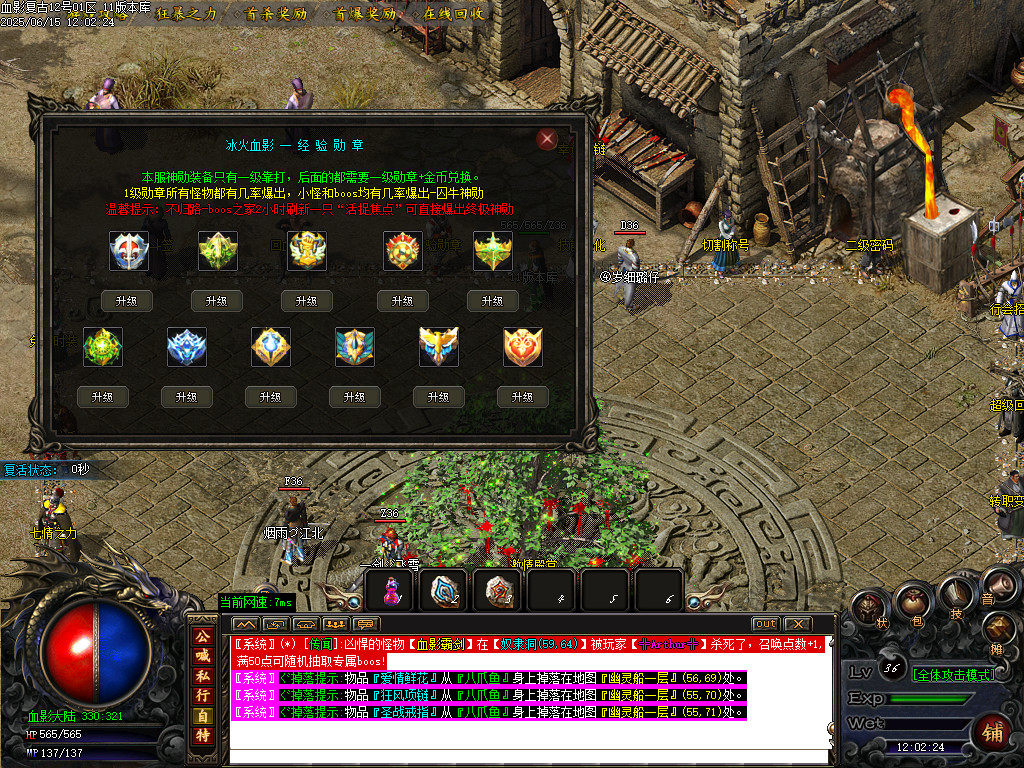Open the 铺 shop button
1024x768 pixels.
click(995, 732)
